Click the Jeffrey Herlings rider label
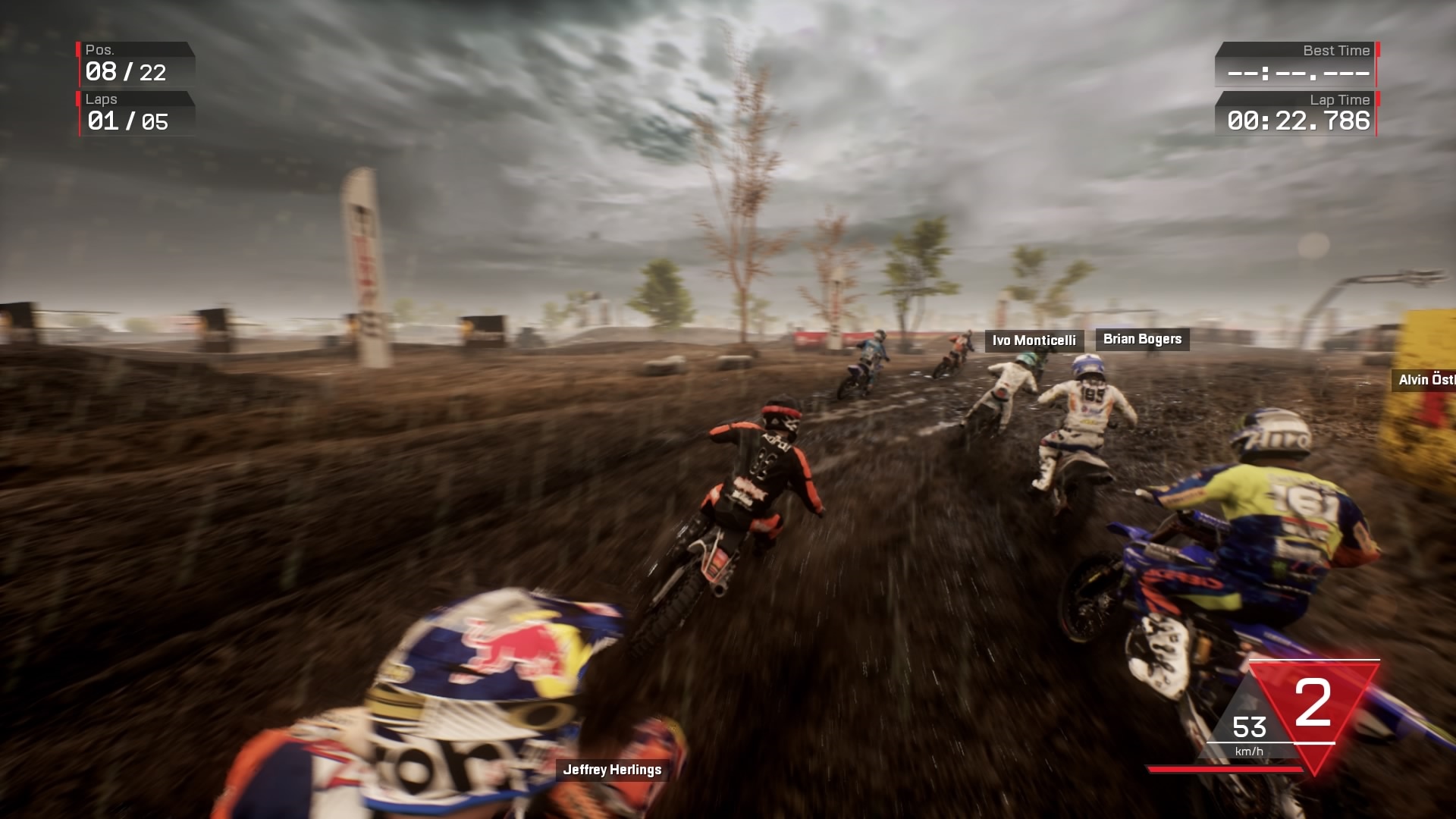 (x=611, y=769)
